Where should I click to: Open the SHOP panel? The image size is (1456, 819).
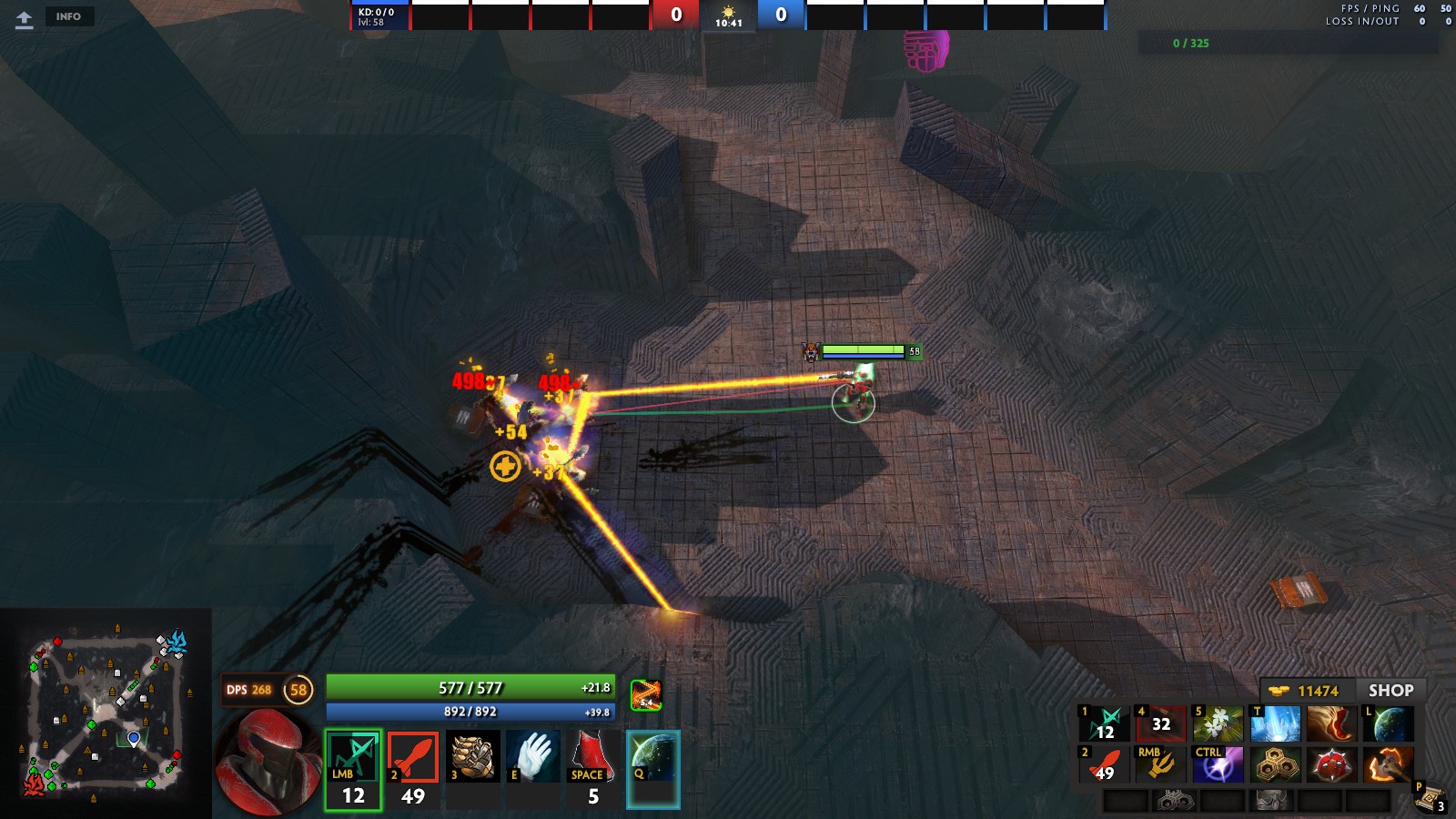pos(1390,691)
